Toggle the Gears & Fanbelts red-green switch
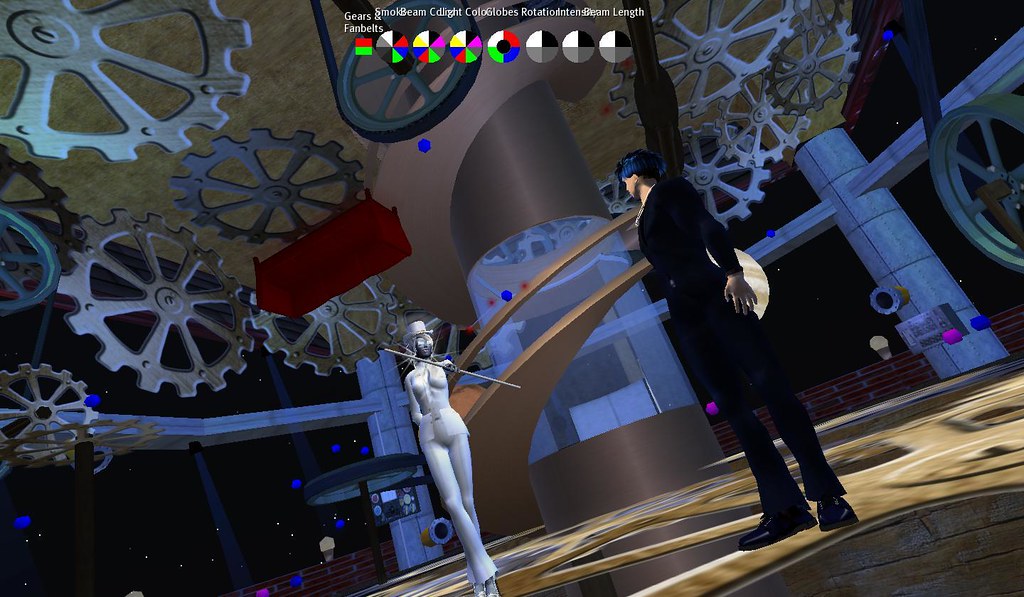 [362, 46]
